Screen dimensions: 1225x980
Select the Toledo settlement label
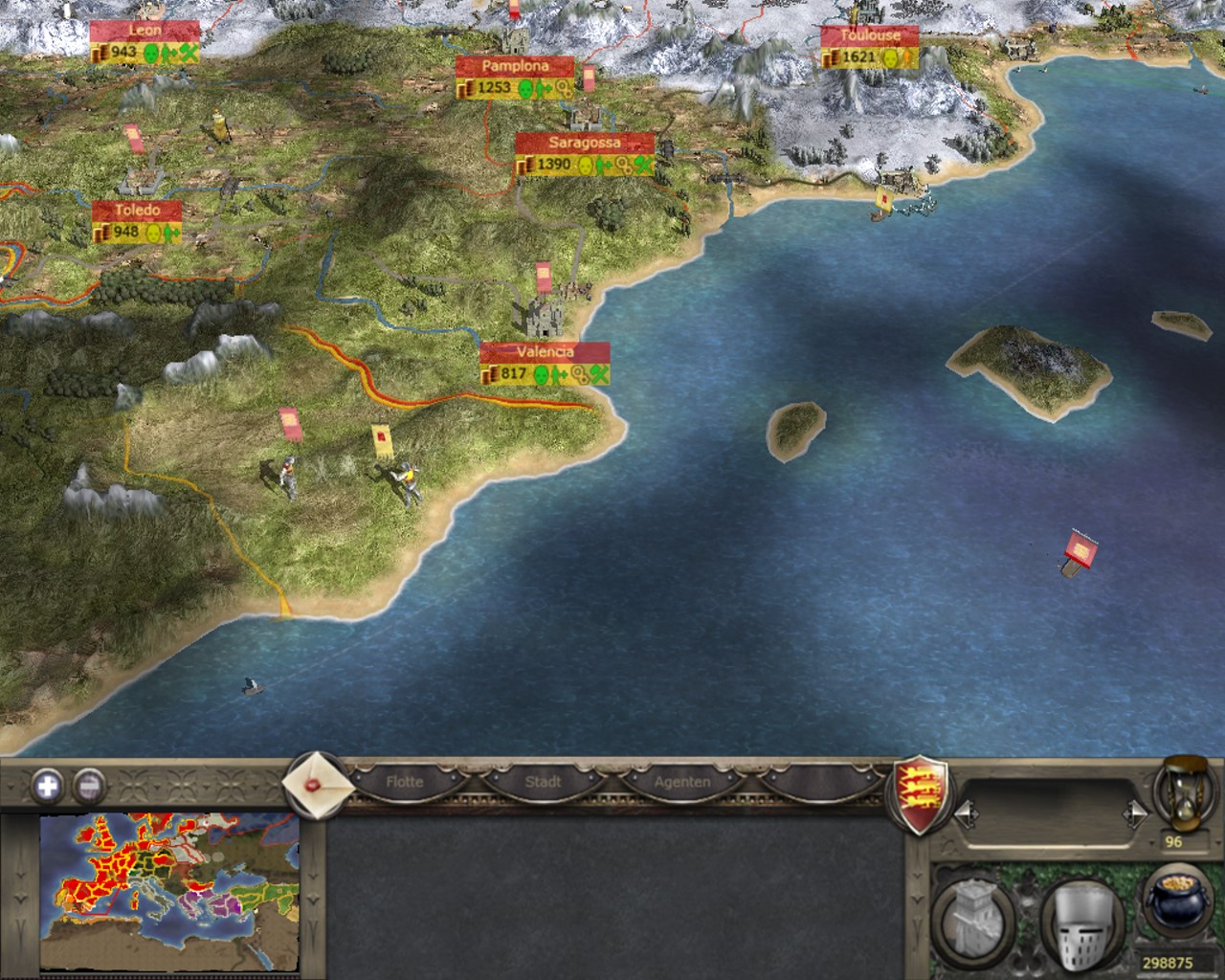(x=136, y=210)
